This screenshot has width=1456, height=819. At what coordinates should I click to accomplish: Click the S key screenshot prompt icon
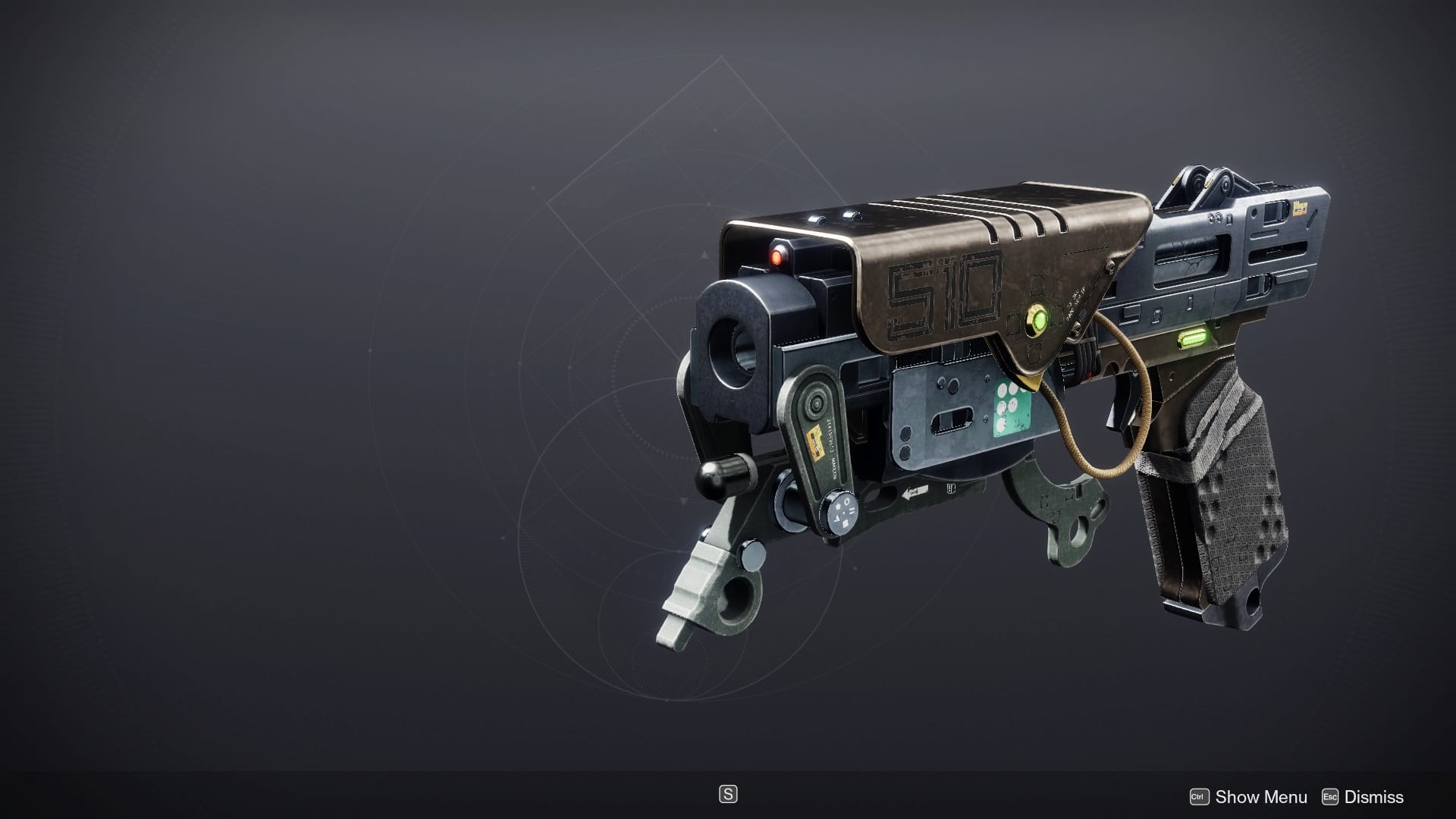(727, 795)
